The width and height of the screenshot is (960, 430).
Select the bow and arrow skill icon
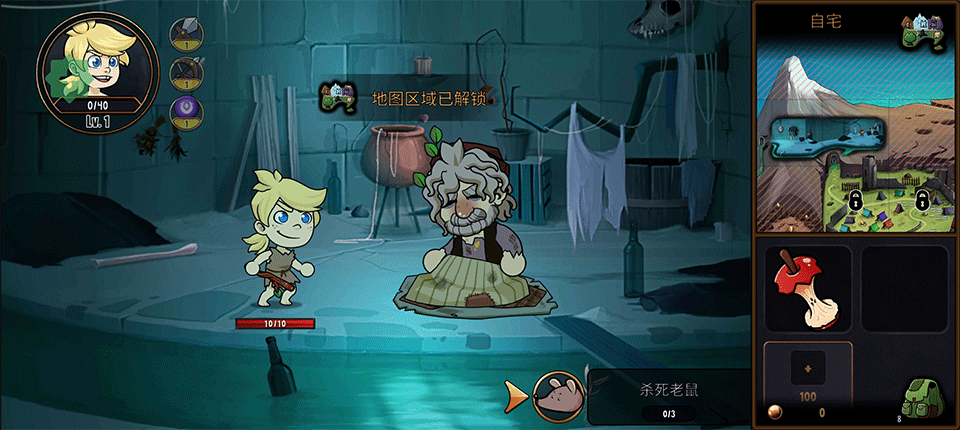pyautogui.click(x=186, y=73)
